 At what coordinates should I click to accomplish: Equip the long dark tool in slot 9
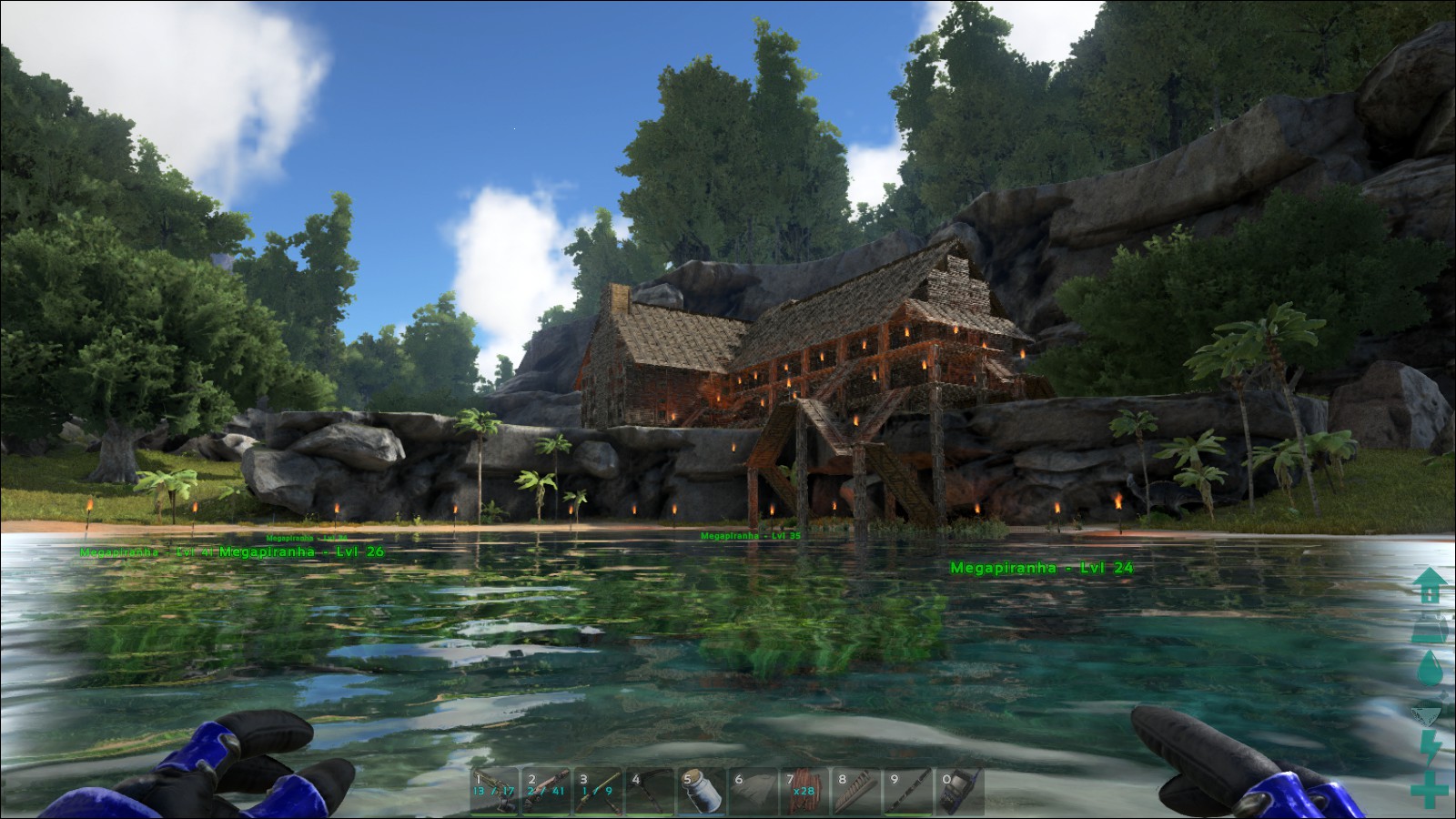tap(908, 792)
